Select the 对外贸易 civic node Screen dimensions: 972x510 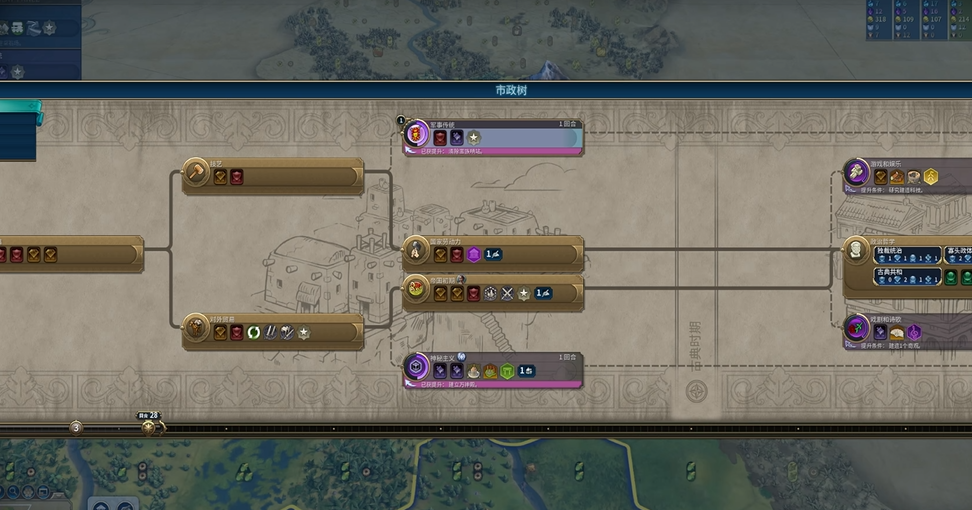click(272, 331)
